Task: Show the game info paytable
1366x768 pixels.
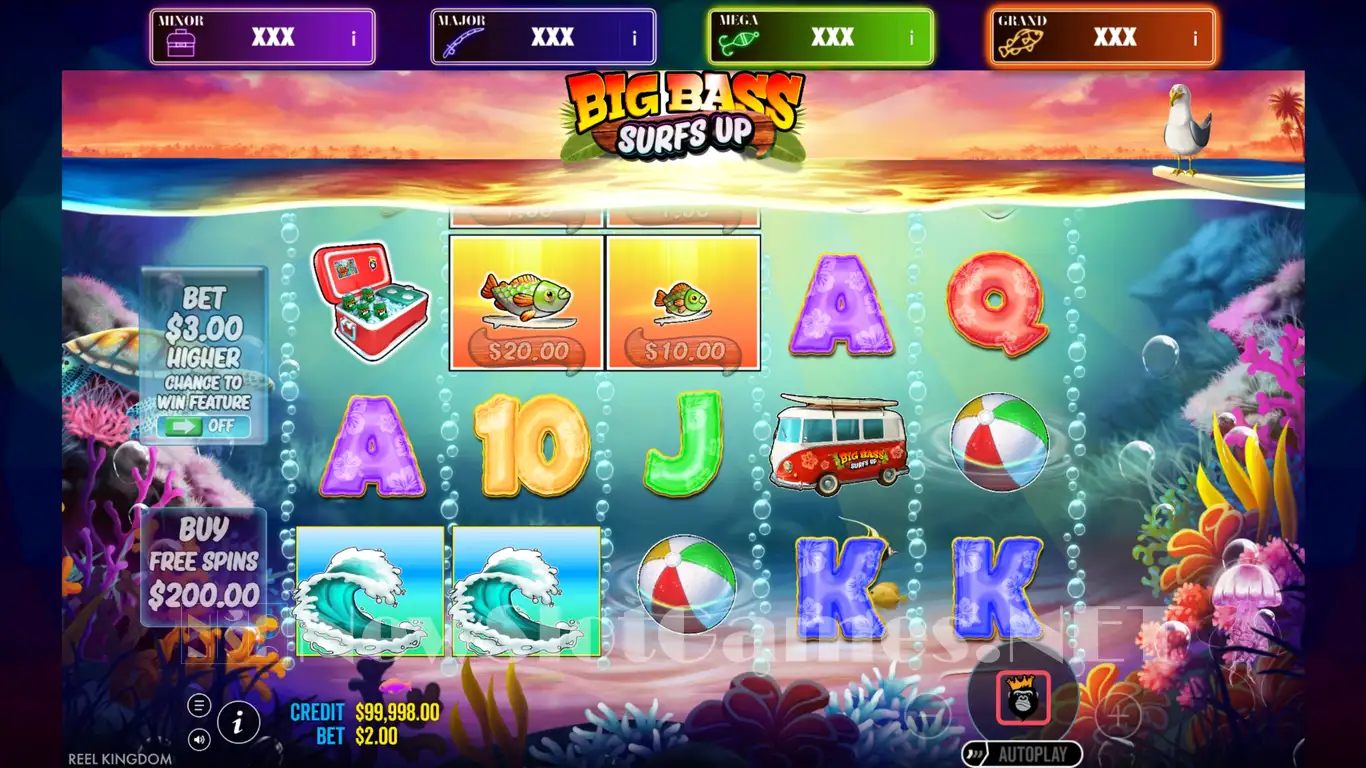Action: pyautogui.click(x=238, y=721)
